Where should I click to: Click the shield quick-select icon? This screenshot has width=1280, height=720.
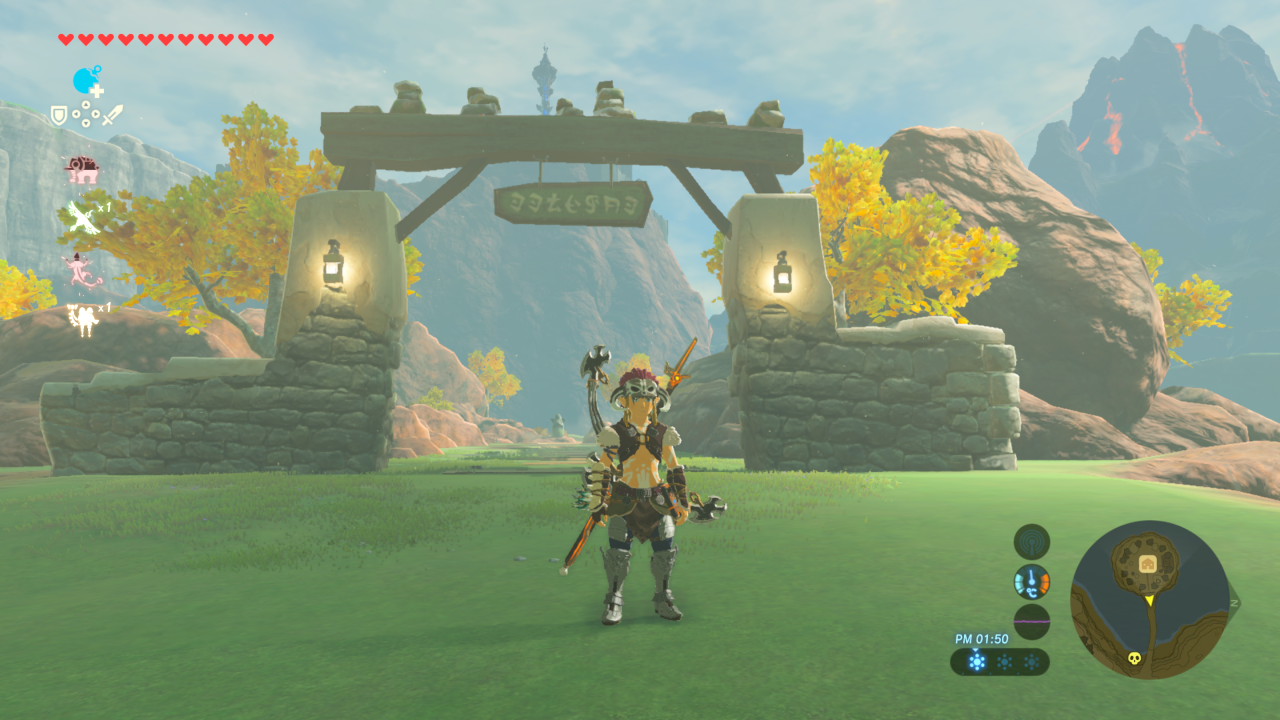tap(59, 115)
